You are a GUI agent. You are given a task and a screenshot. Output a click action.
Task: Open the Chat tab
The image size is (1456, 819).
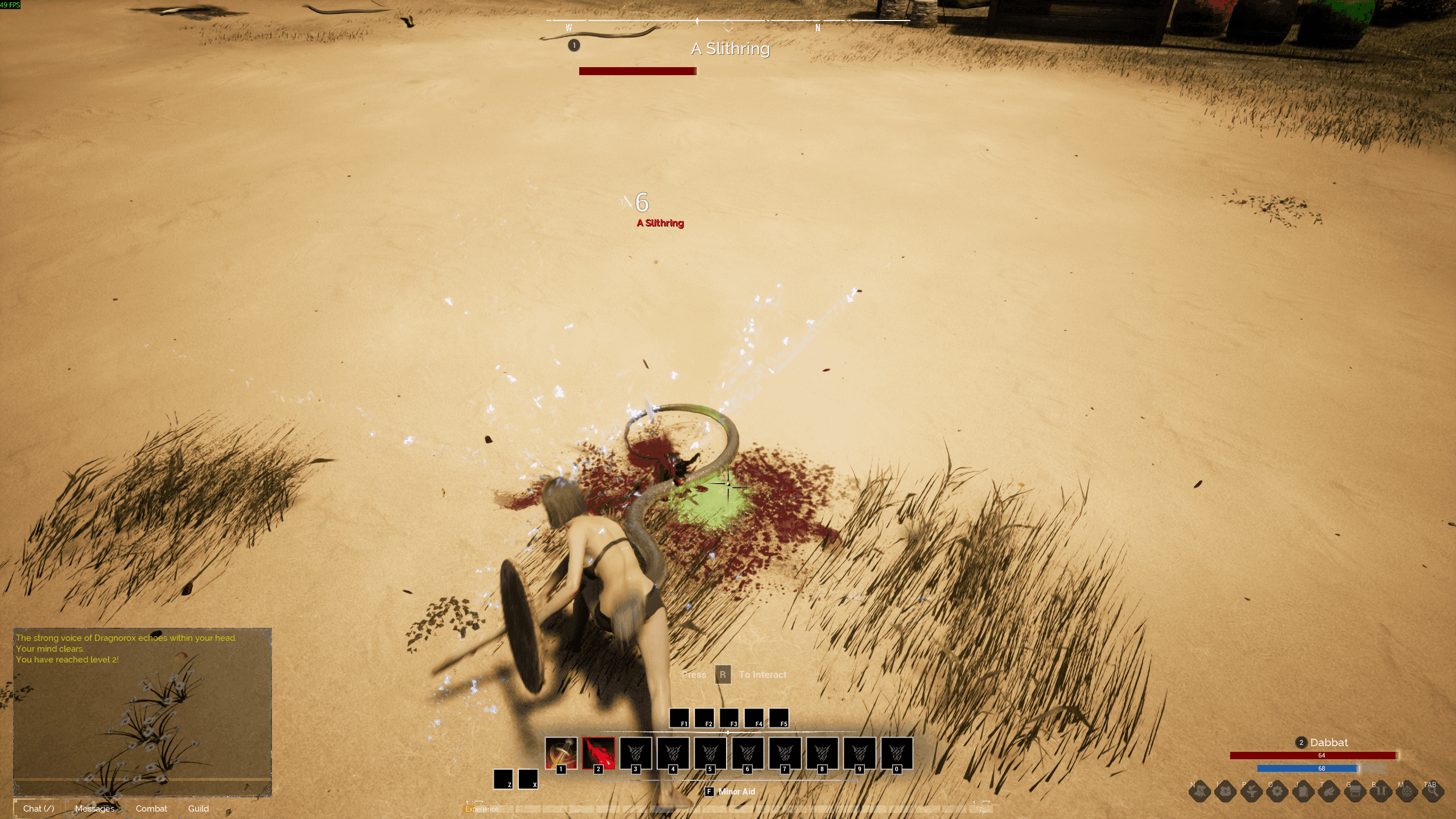point(38,808)
